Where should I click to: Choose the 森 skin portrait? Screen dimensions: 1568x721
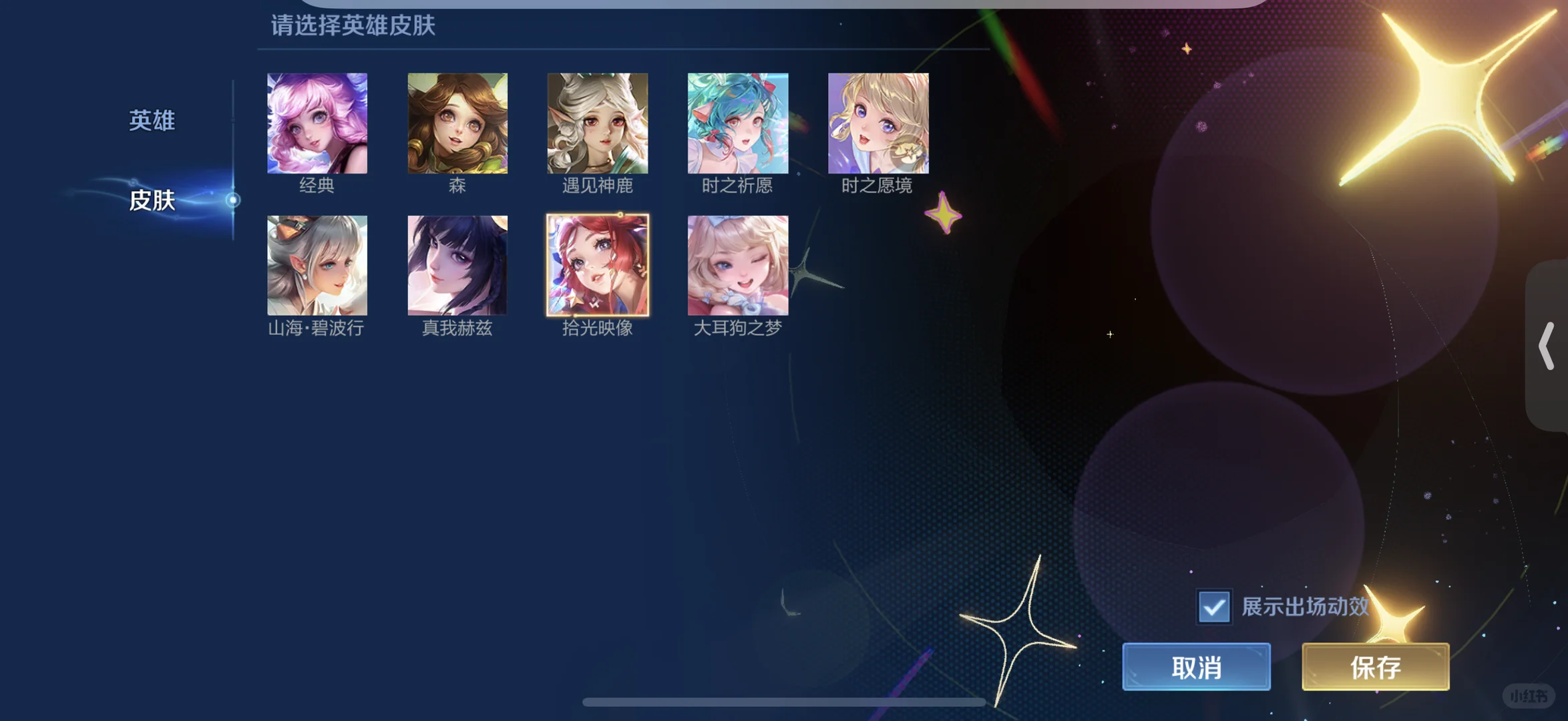coord(457,124)
